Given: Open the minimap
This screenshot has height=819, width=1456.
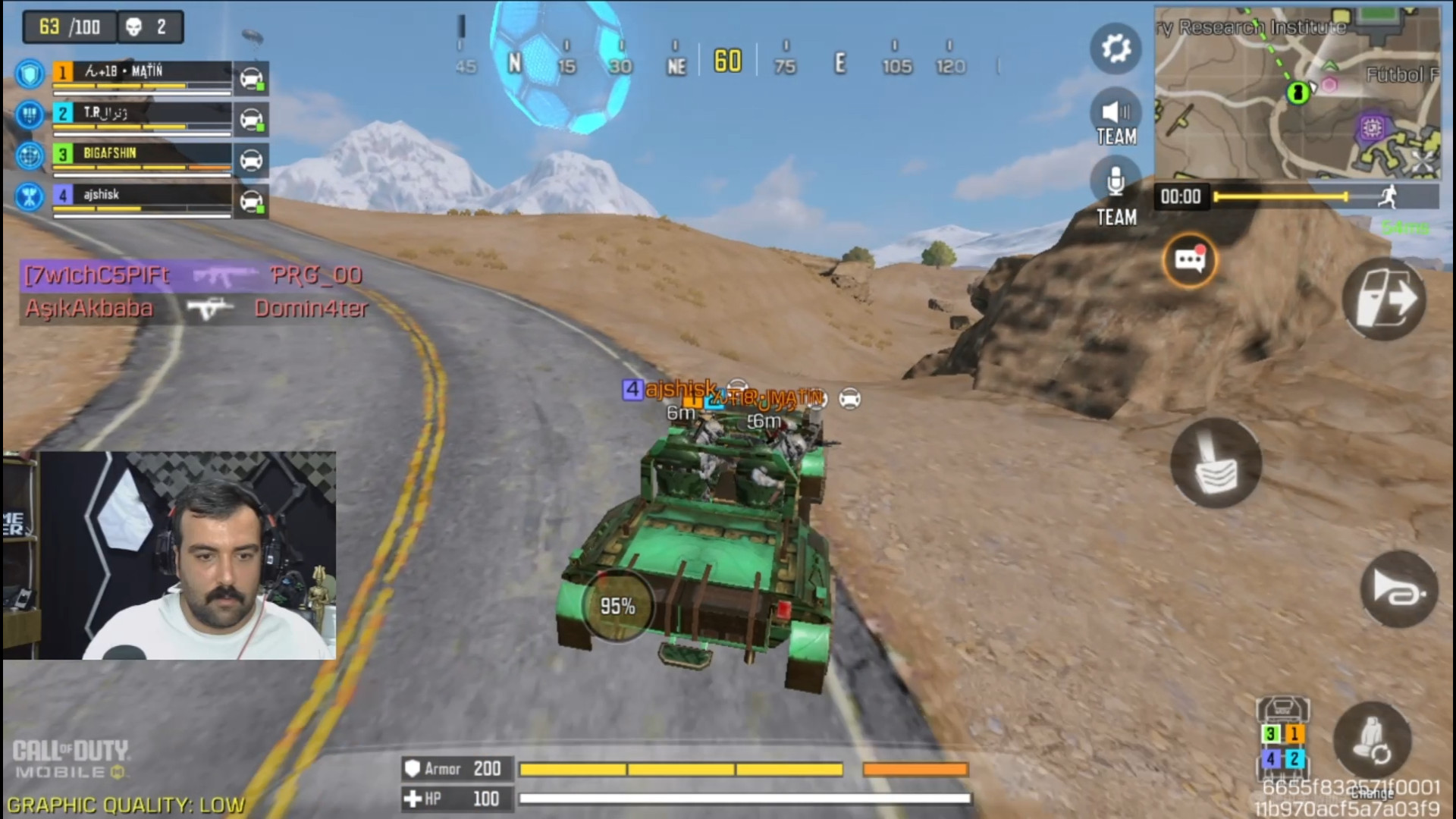Looking at the screenshot, I should tap(1297, 93).
